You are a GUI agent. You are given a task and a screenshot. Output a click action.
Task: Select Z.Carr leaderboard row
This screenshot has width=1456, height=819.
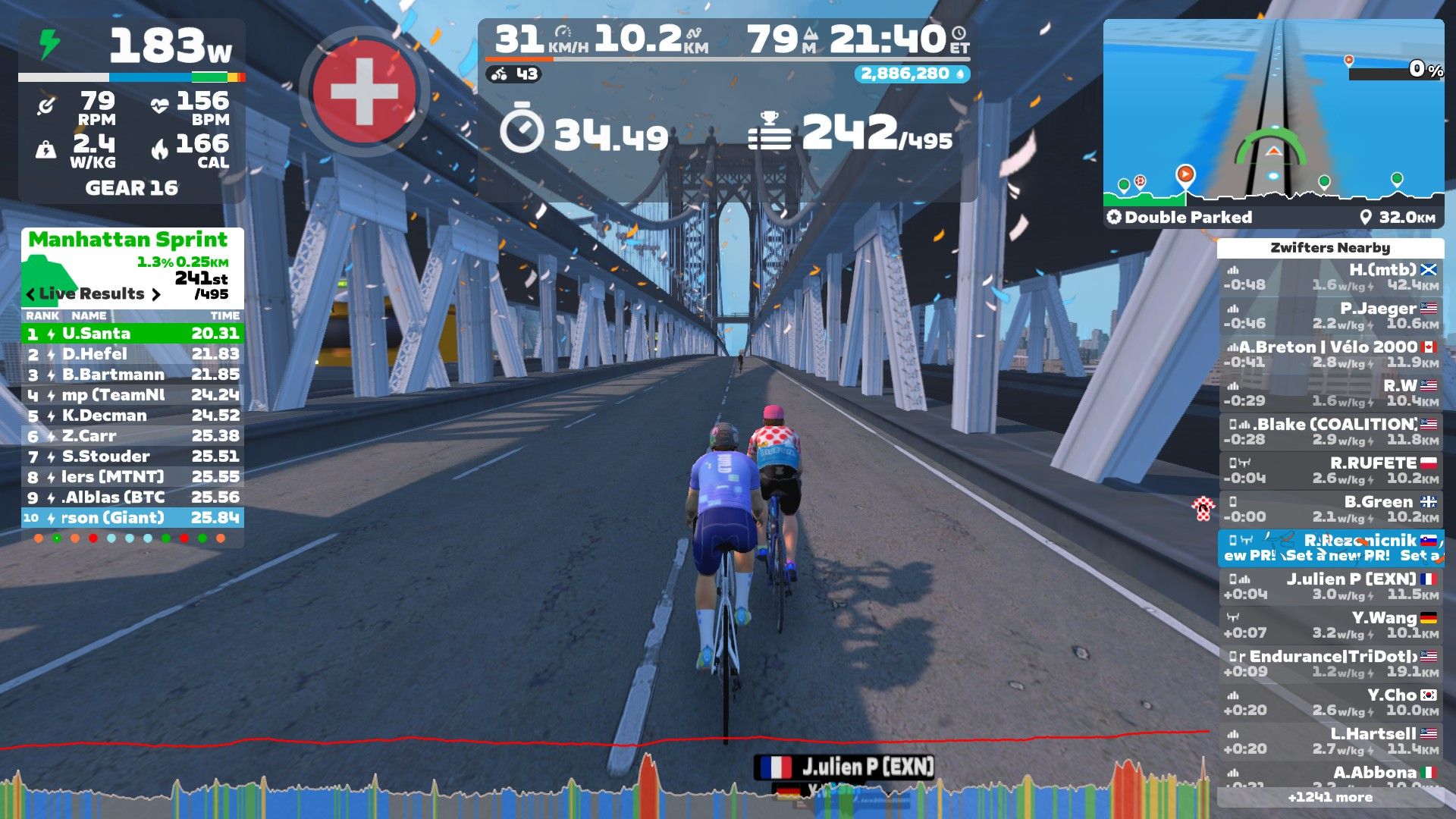[133, 436]
